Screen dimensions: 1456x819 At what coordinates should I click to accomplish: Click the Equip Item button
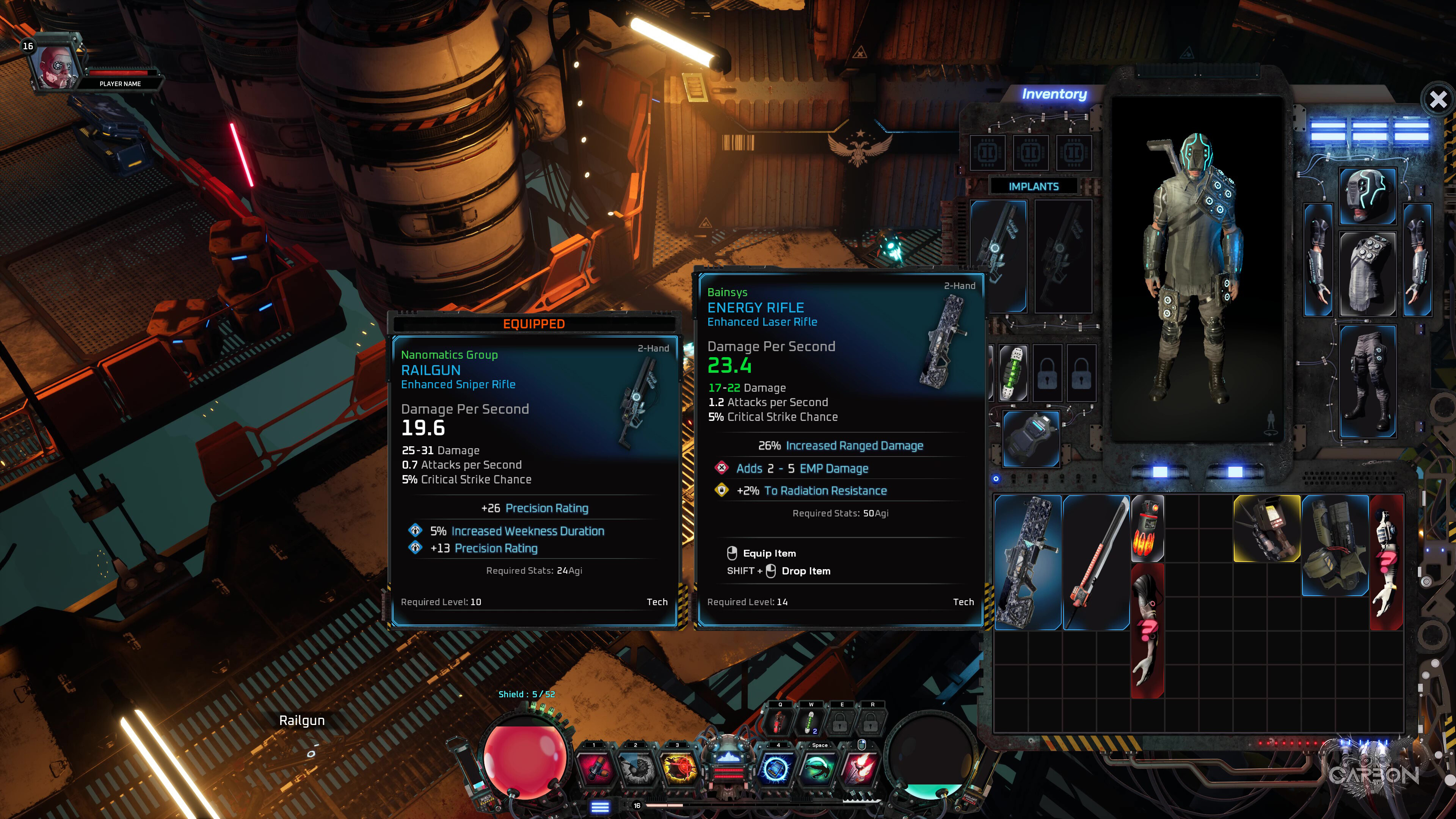[770, 553]
